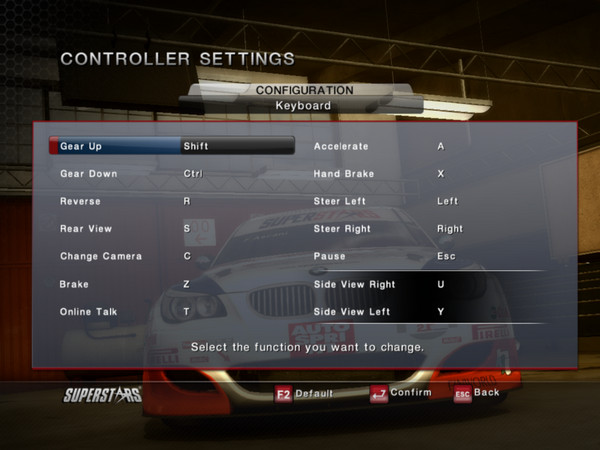Pick the Steer Right binding row
This screenshot has width=600, height=450.
[x=425, y=229]
